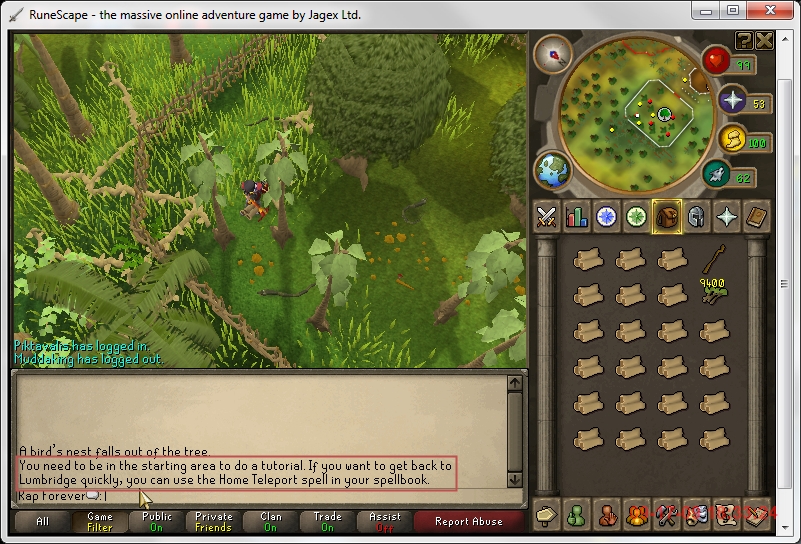This screenshot has height=544, width=801.
Task: Toggle the Trade chat filter
Action: (x=327, y=521)
